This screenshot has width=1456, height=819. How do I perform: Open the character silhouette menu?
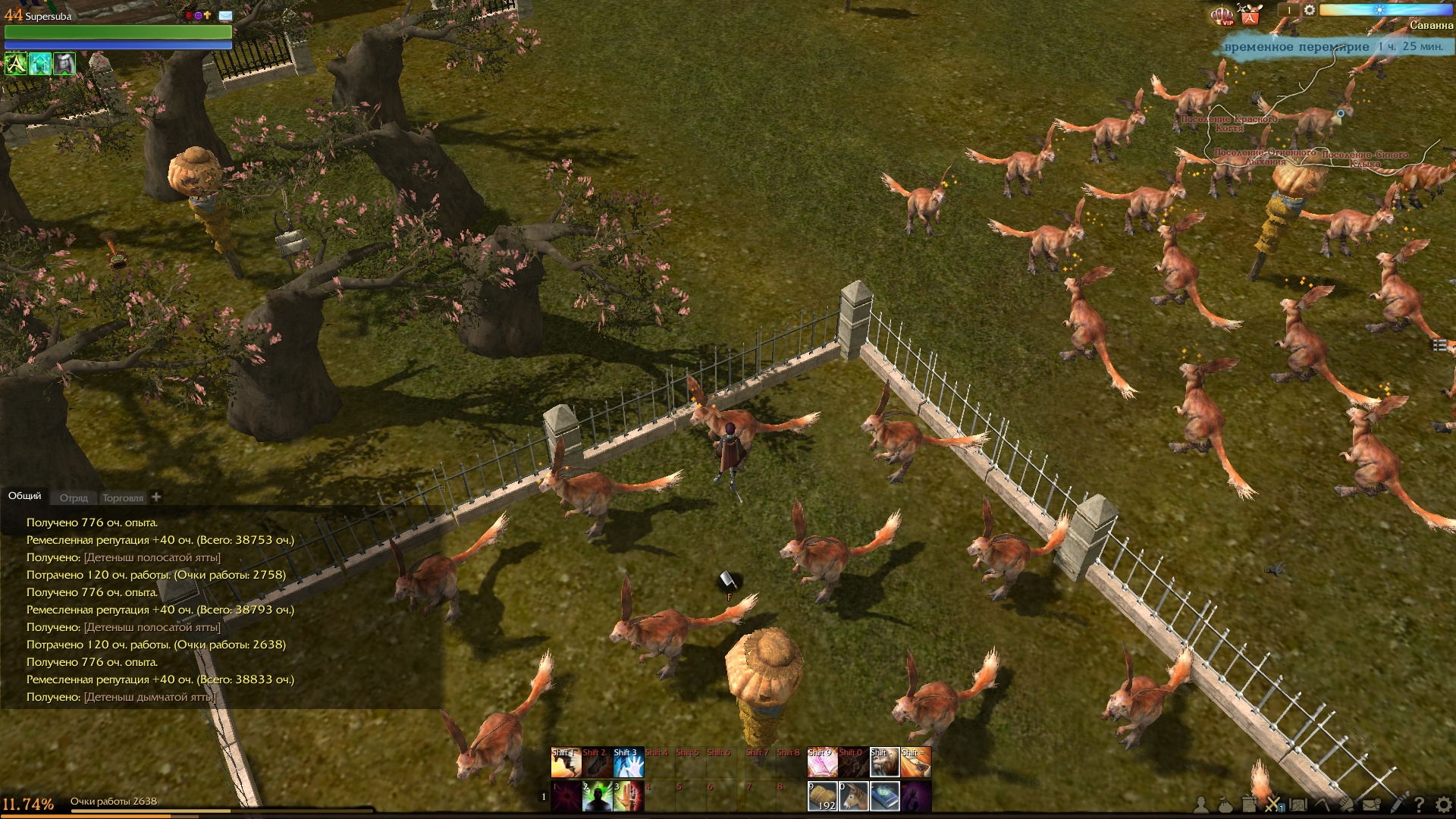pos(1201,805)
